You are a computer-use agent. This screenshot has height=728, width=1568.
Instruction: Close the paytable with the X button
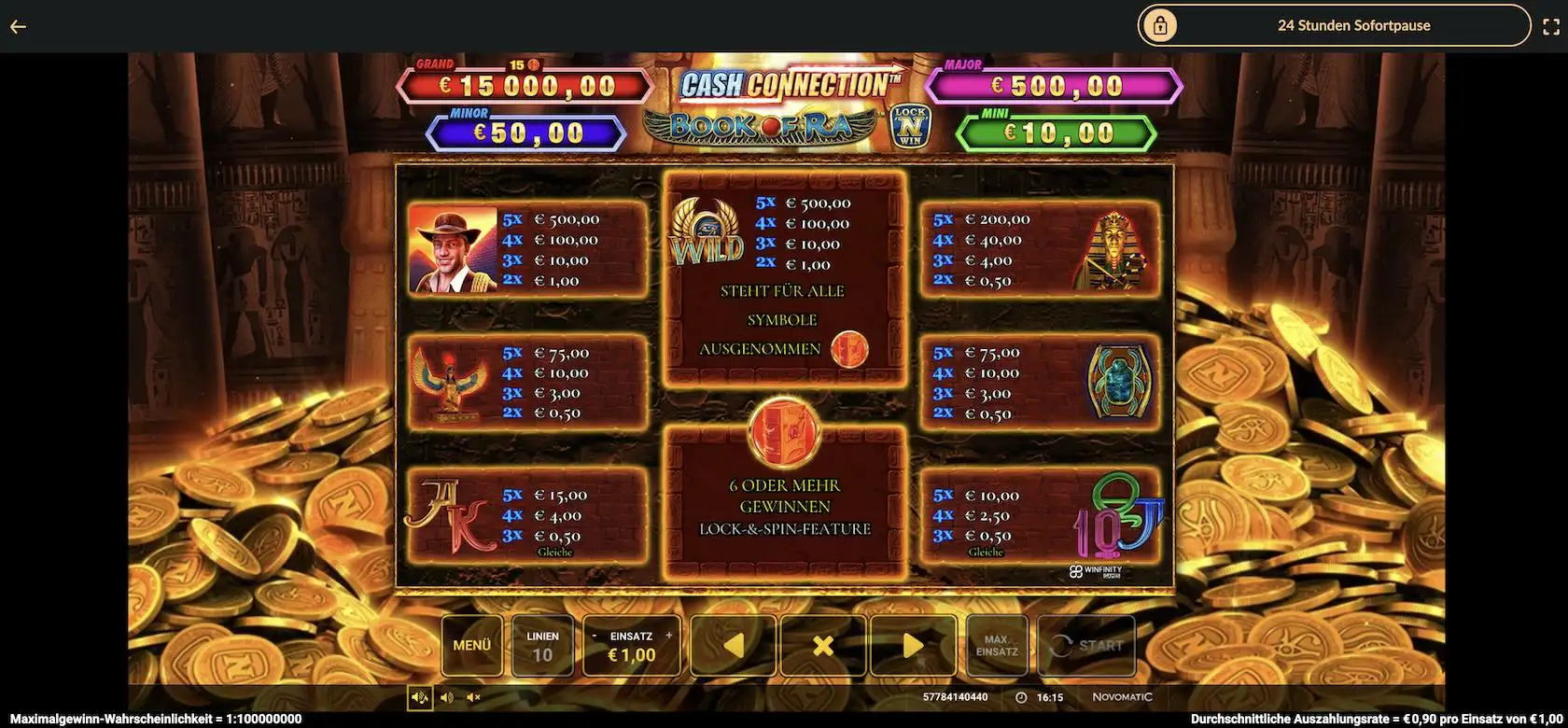[822, 645]
